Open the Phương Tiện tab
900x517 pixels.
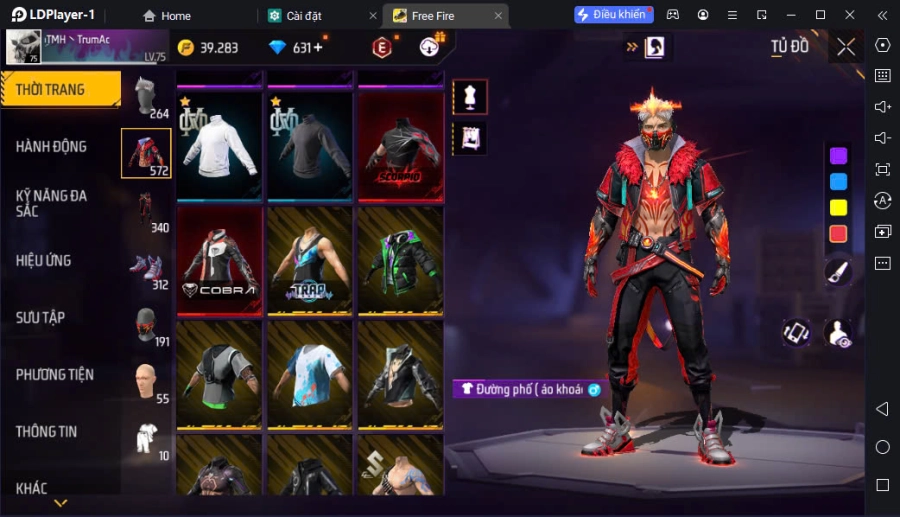click(x=55, y=375)
